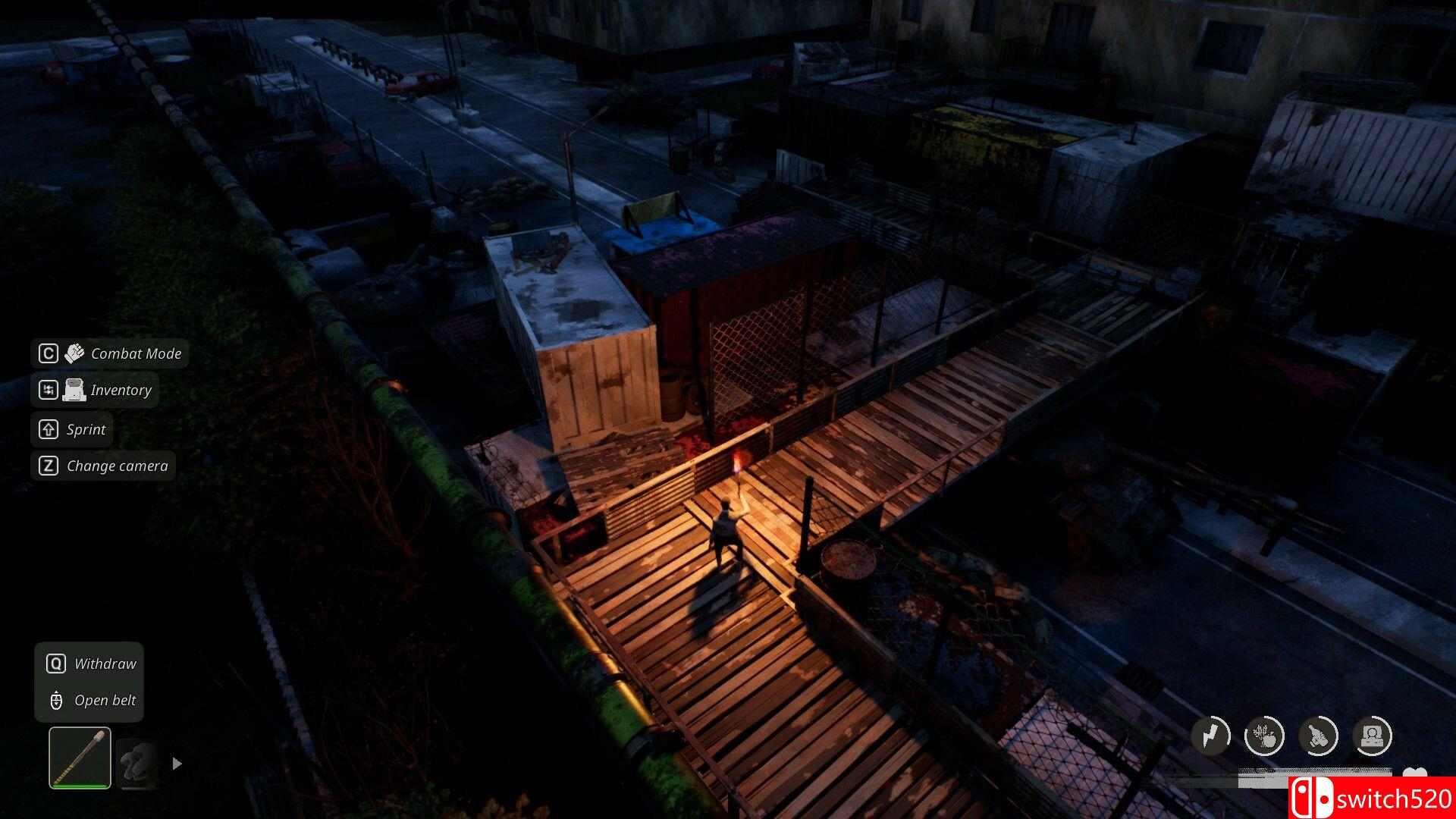This screenshot has width=1456, height=819.
Task: Click the mouse wheel Open belt icon
Action: pyautogui.click(x=56, y=700)
